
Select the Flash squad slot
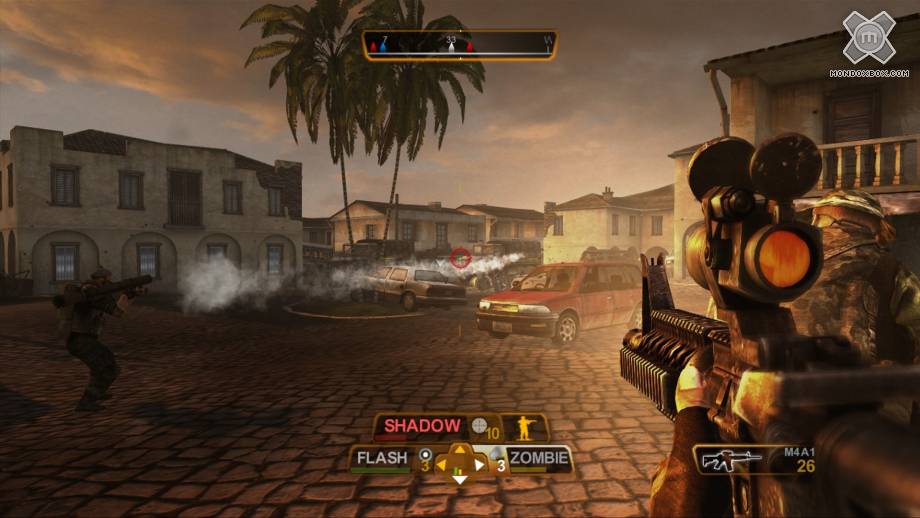coord(383,459)
